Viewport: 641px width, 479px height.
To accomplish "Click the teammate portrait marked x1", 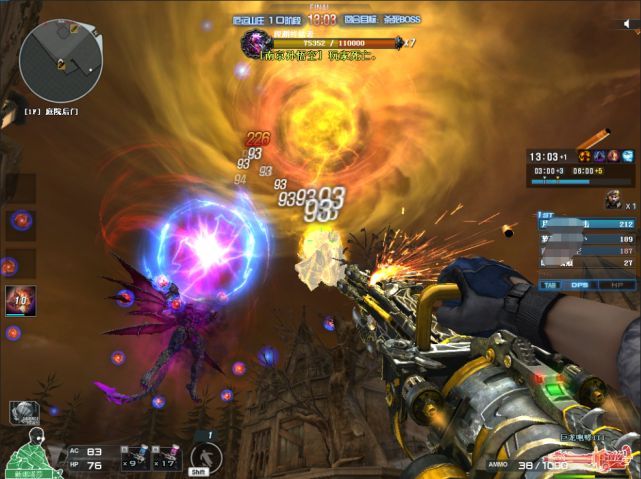I will (612, 200).
